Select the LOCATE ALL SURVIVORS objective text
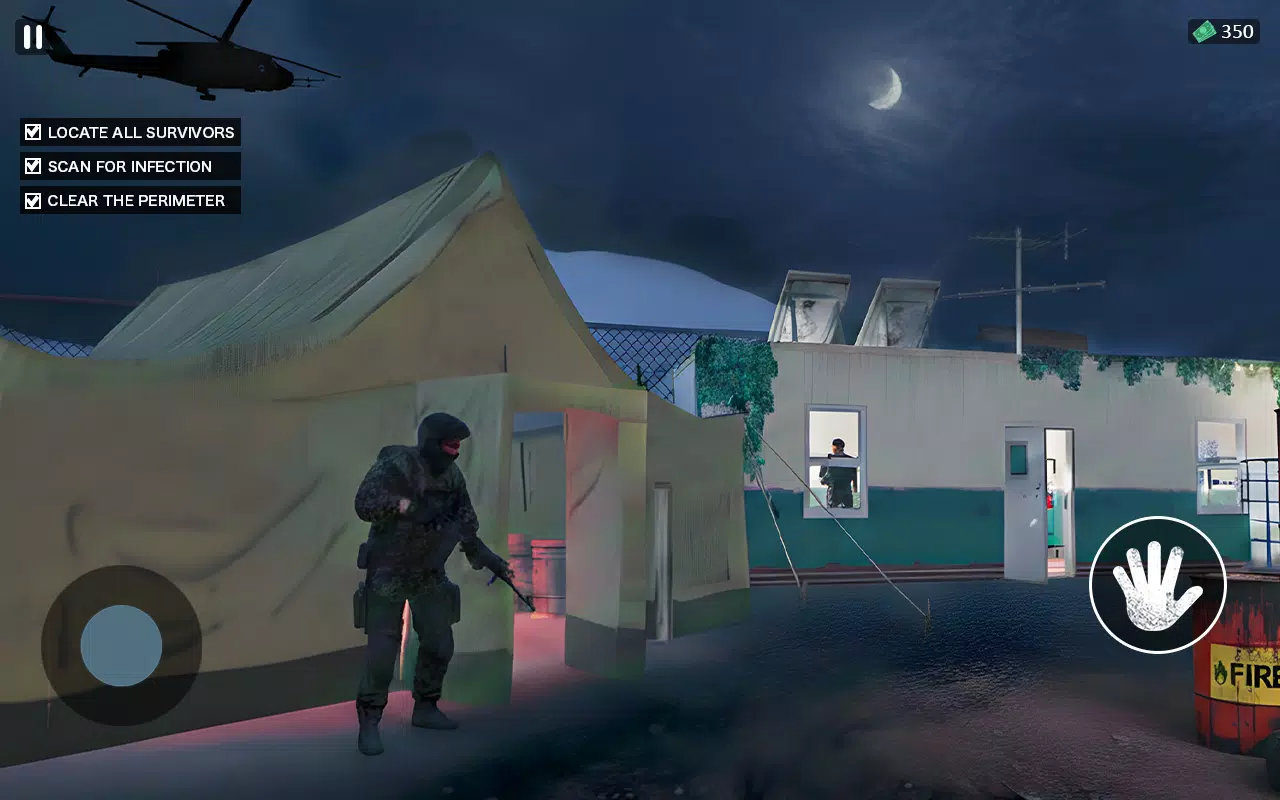 tap(140, 131)
